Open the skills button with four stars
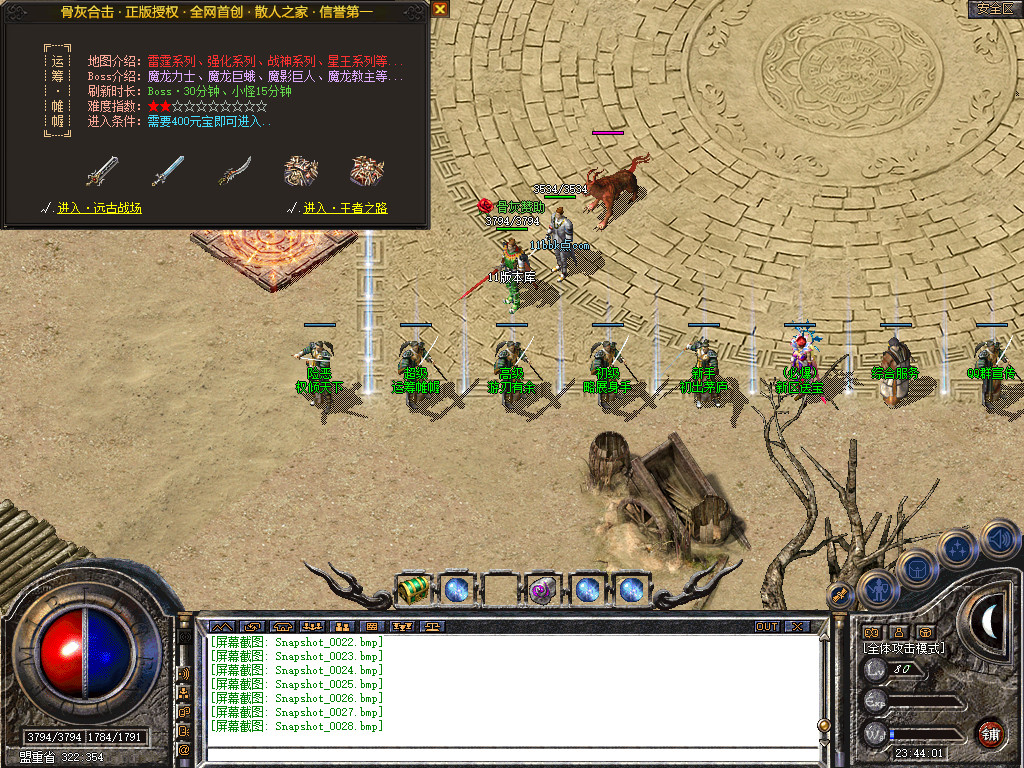 point(957,549)
